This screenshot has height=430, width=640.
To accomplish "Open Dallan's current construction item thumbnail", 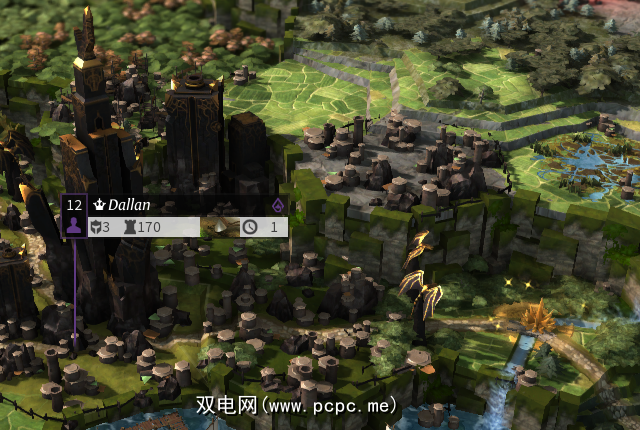I will click(x=221, y=227).
